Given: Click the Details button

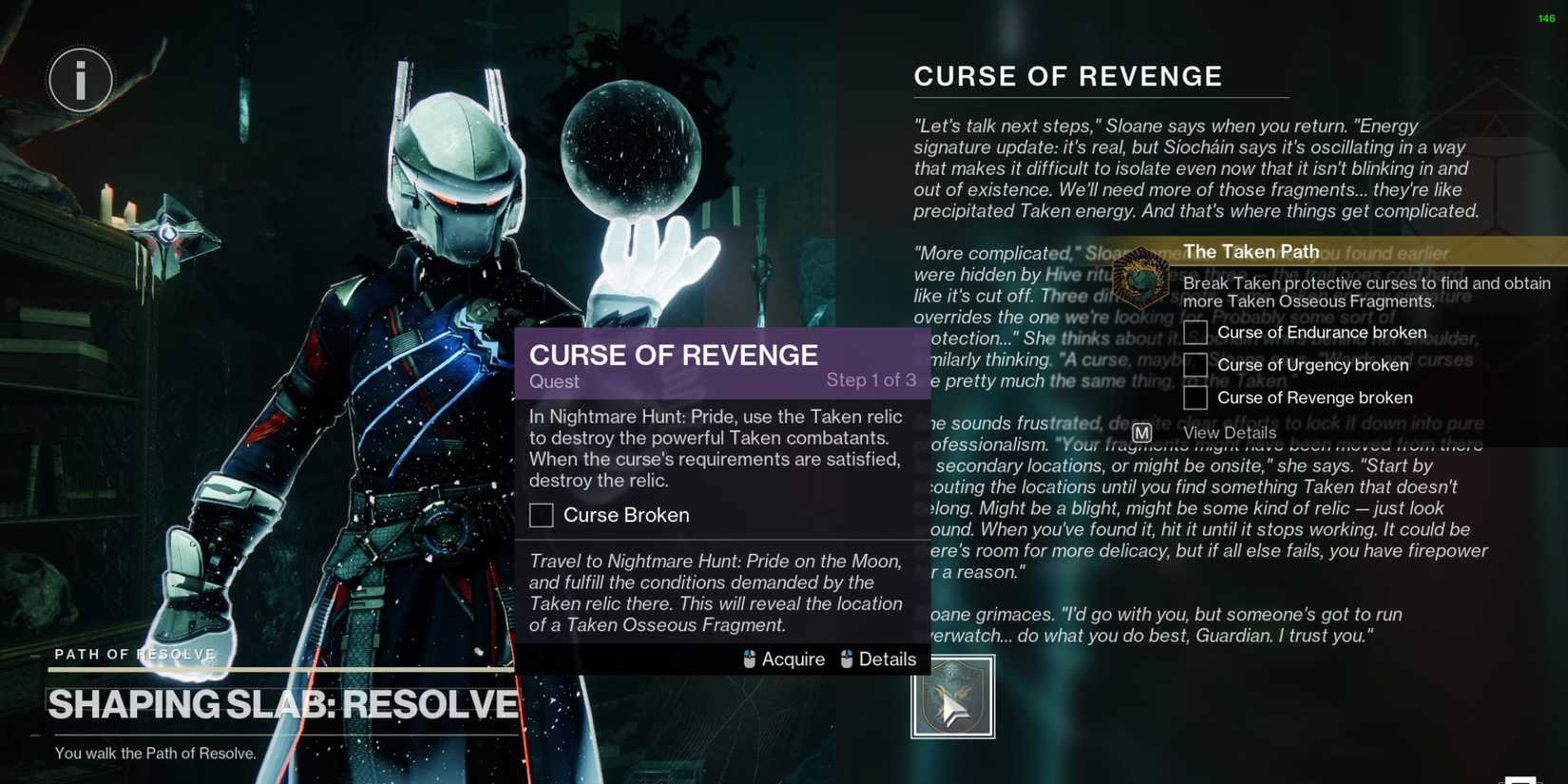Looking at the screenshot, I should [x=888, y=659].
